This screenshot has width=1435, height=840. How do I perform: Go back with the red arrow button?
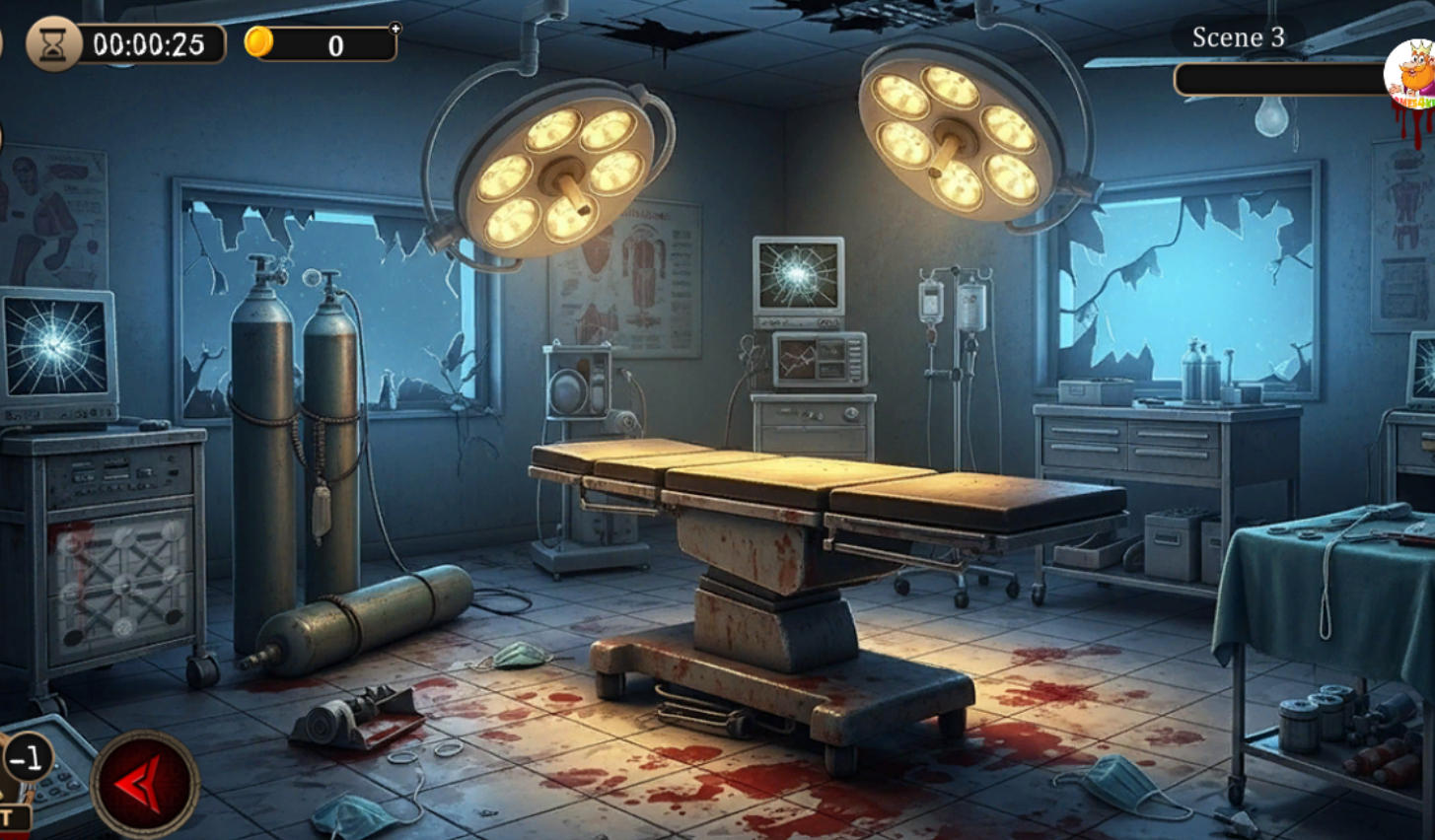coord(145,784)
